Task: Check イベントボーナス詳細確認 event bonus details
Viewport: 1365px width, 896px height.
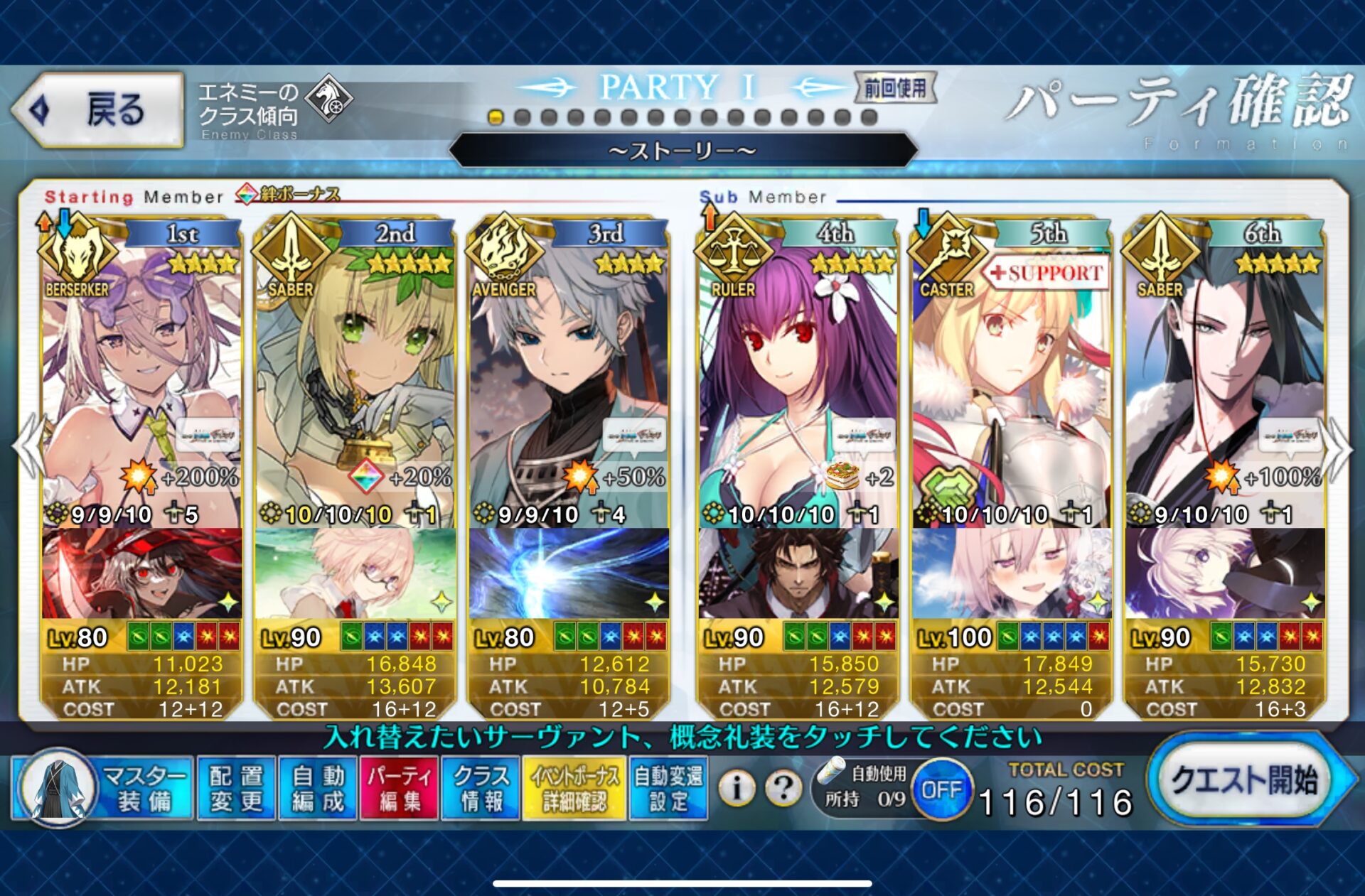Action: coord(574,789)
